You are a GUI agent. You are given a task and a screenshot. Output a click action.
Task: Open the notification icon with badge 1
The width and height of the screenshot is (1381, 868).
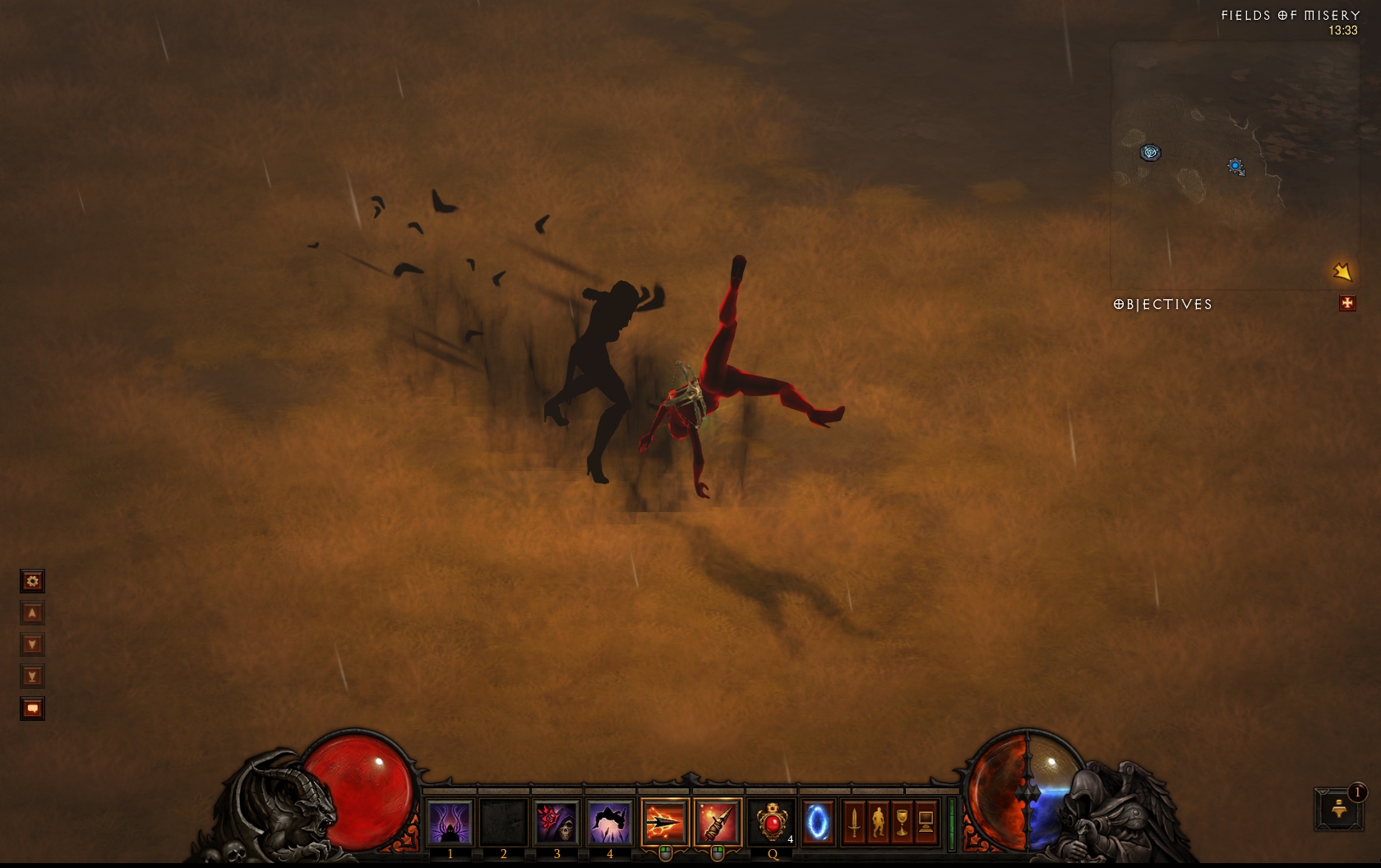click(x=1339, y=809)
